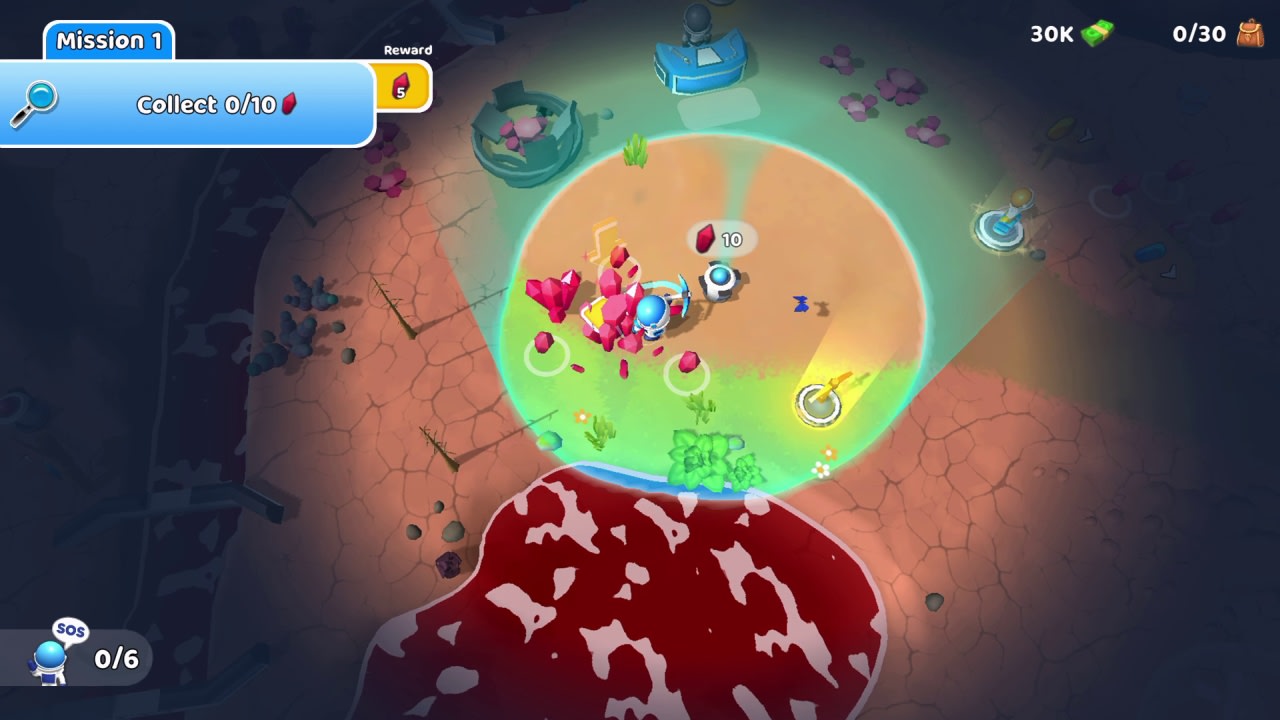The image size is (1280, 720).
Task: Select the Mission 1 tab
Action: tap(109, 42)
